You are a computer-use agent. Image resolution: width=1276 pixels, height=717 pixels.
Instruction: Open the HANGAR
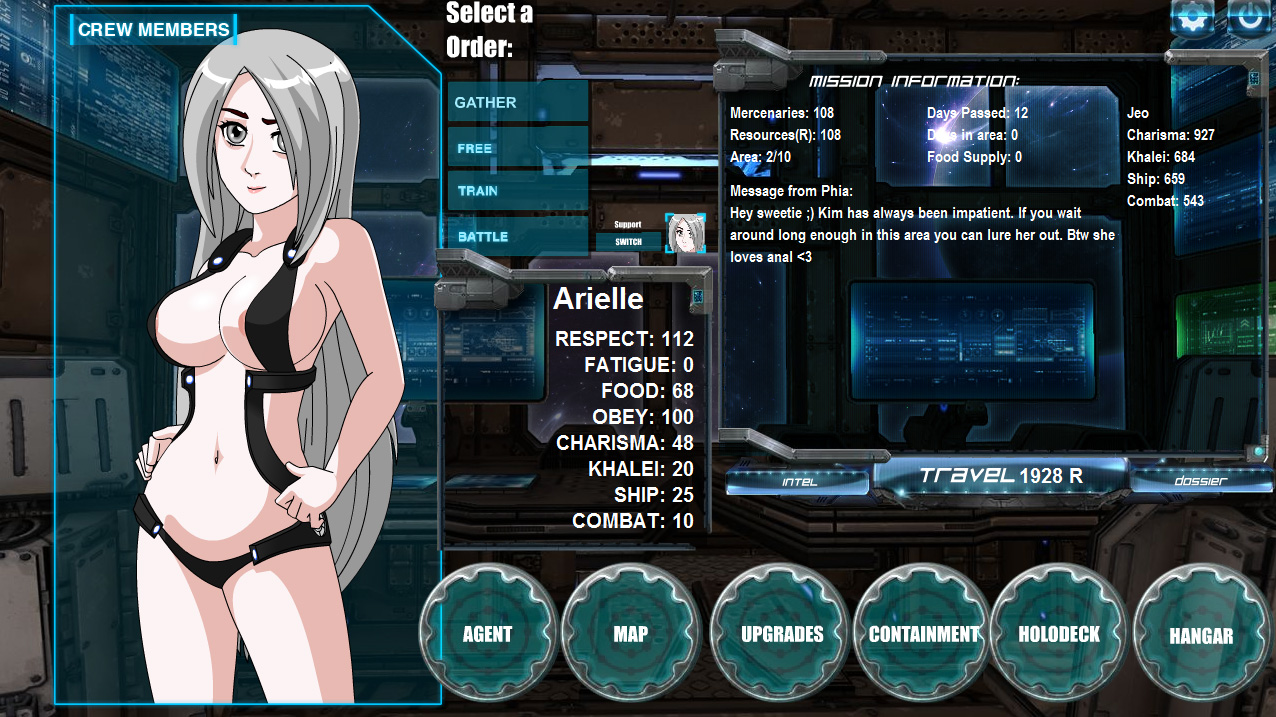pos(1201,635)
